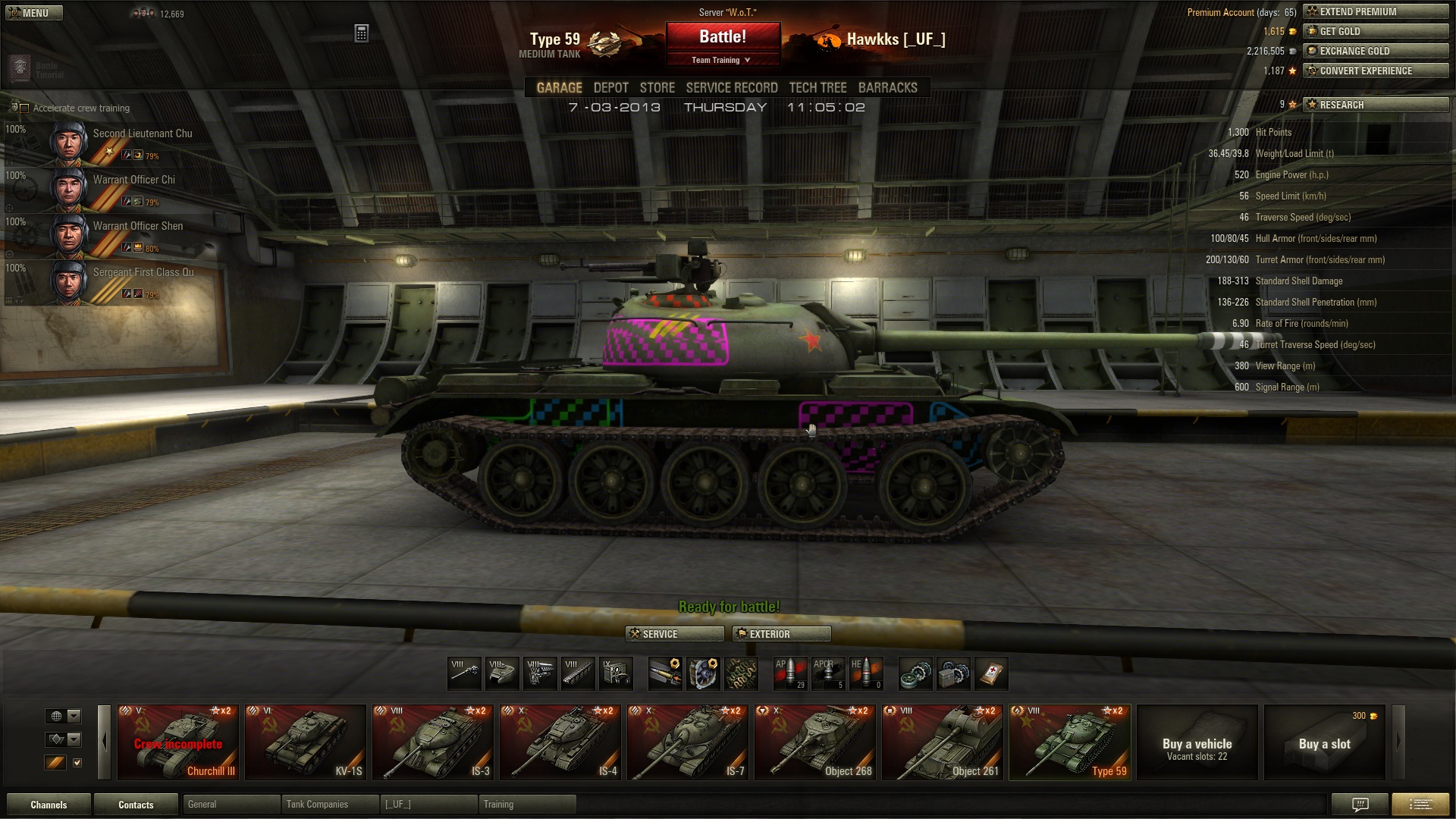
Task: Open Research for the Type 59
Action: pos(1376,105)
